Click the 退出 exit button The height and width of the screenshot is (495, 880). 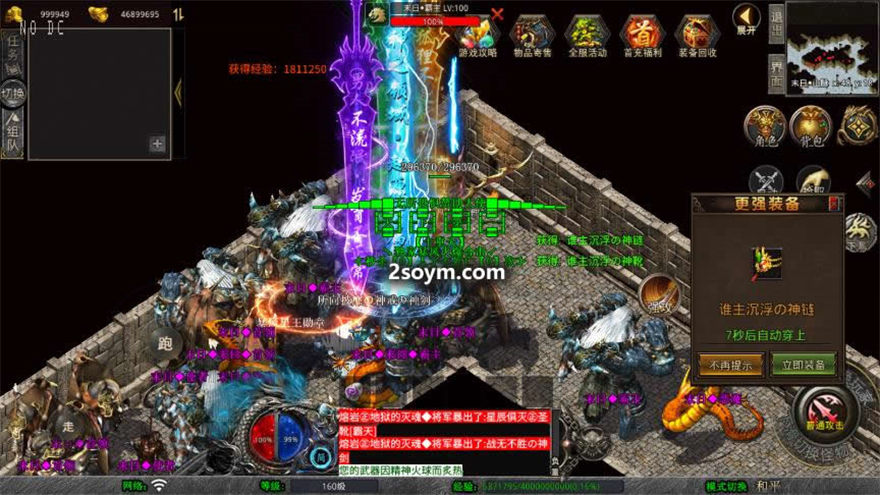(x=776, y=19)
